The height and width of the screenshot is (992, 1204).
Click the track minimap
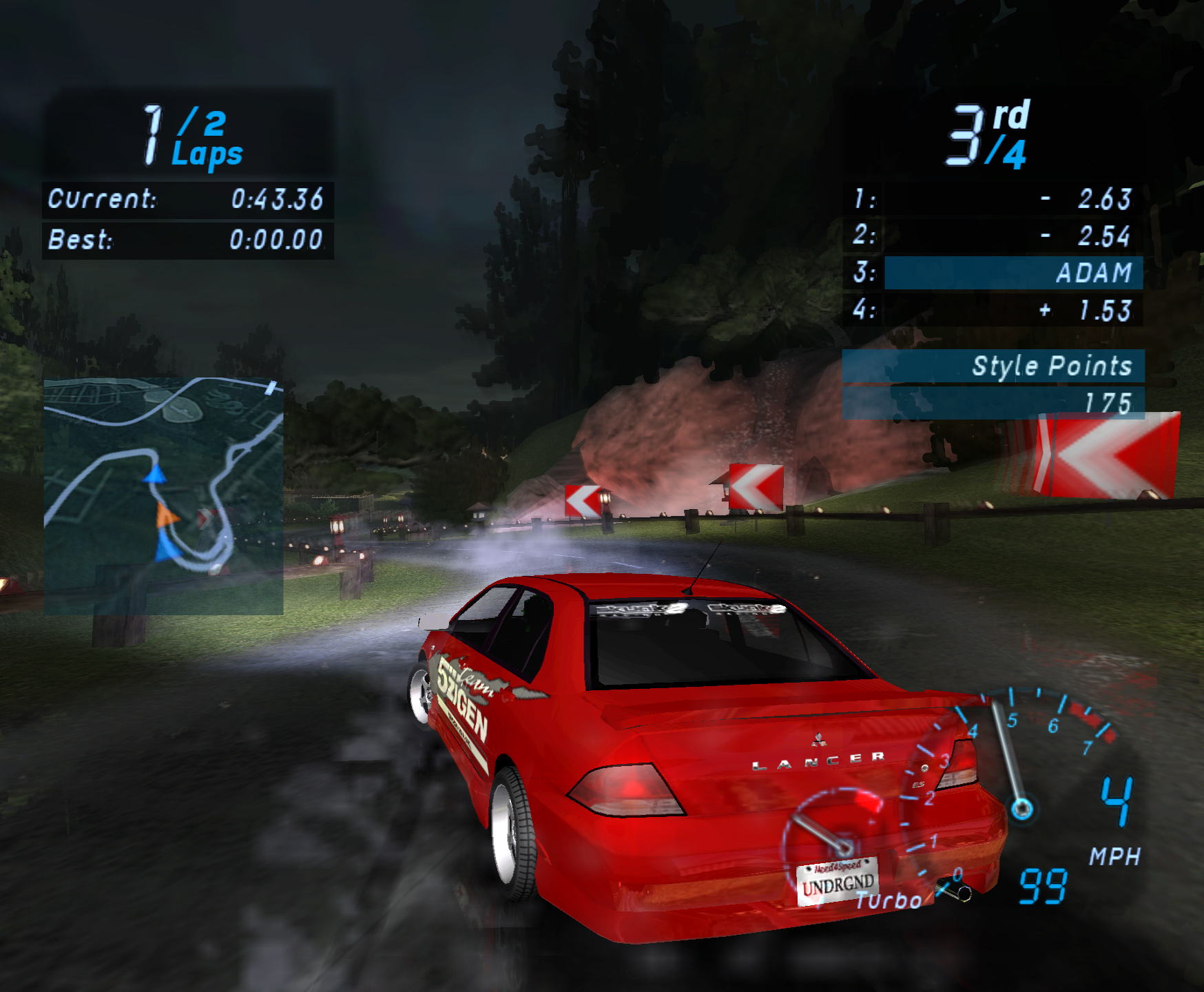pyautogui.click(x=163, y=495)
